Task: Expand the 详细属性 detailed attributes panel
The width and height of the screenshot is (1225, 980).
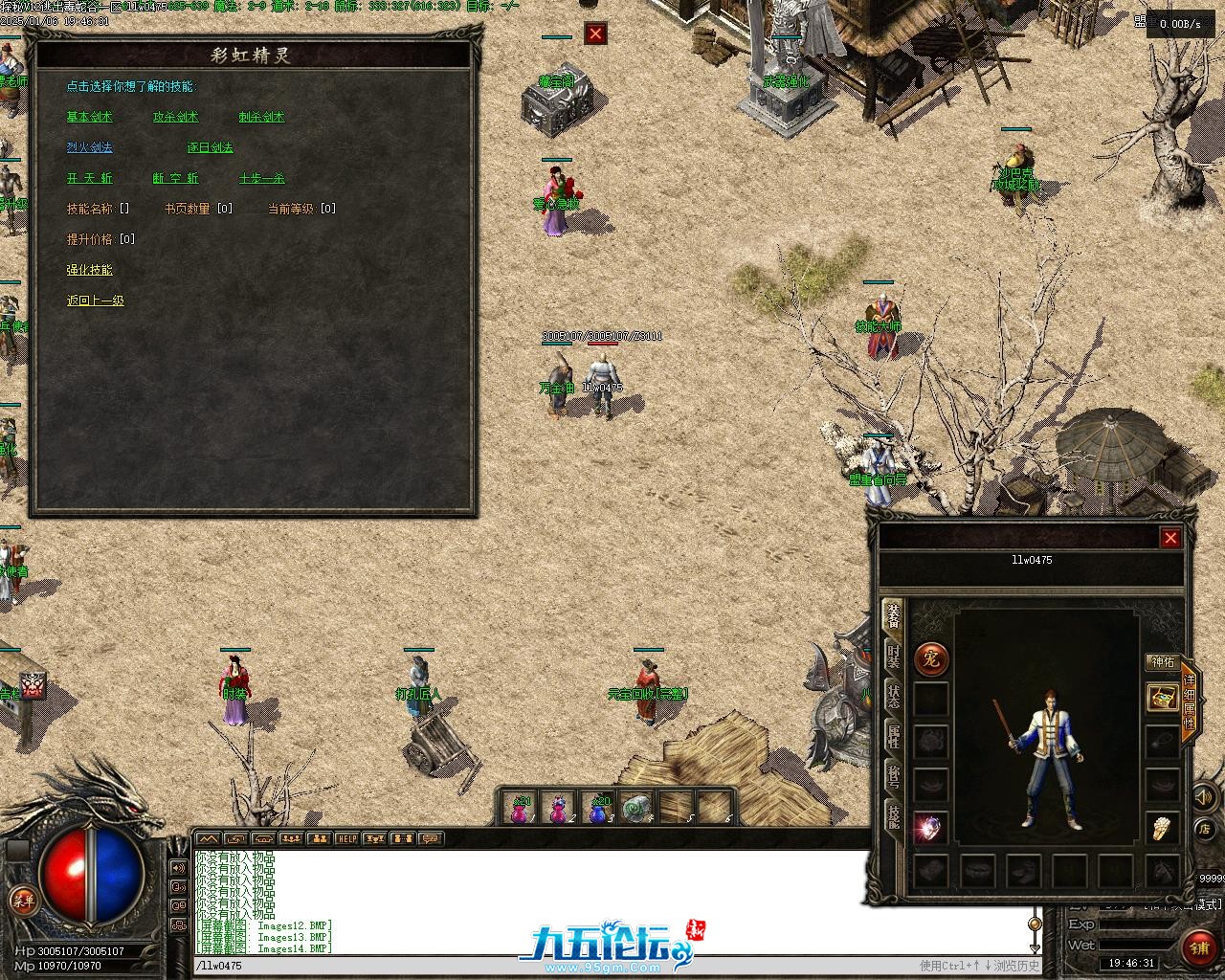Action: (x=1190, y=702)
